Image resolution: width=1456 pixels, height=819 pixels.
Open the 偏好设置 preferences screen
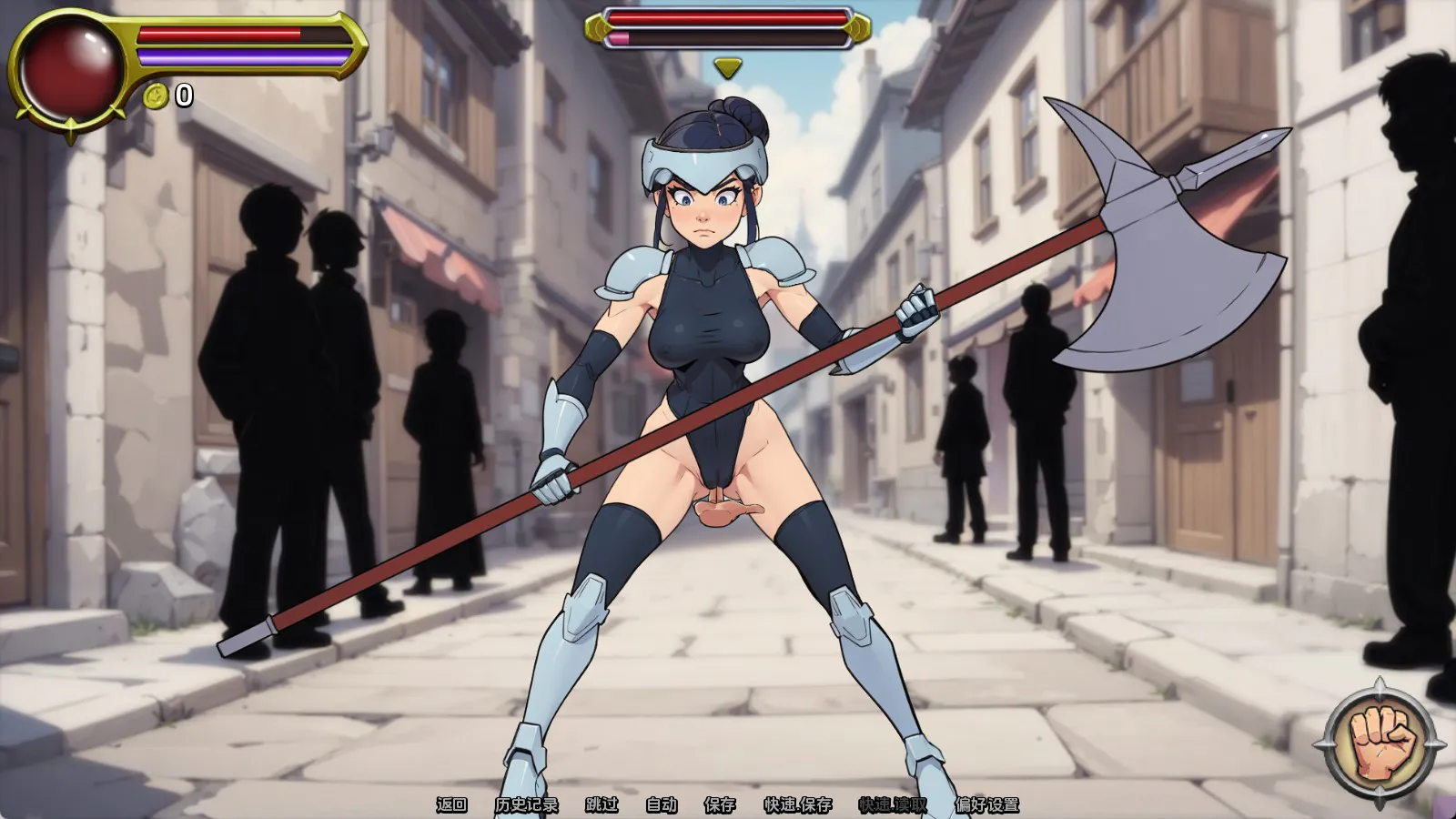point(988,804)
